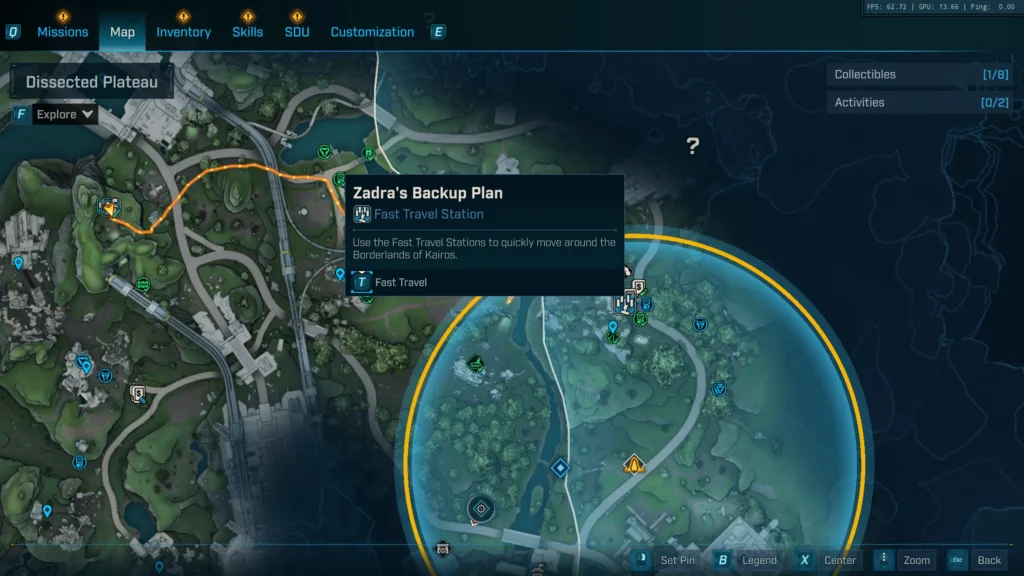Go to the Customization tab
This screenshot has height=576, width=1024.
[x=372, y=32]
